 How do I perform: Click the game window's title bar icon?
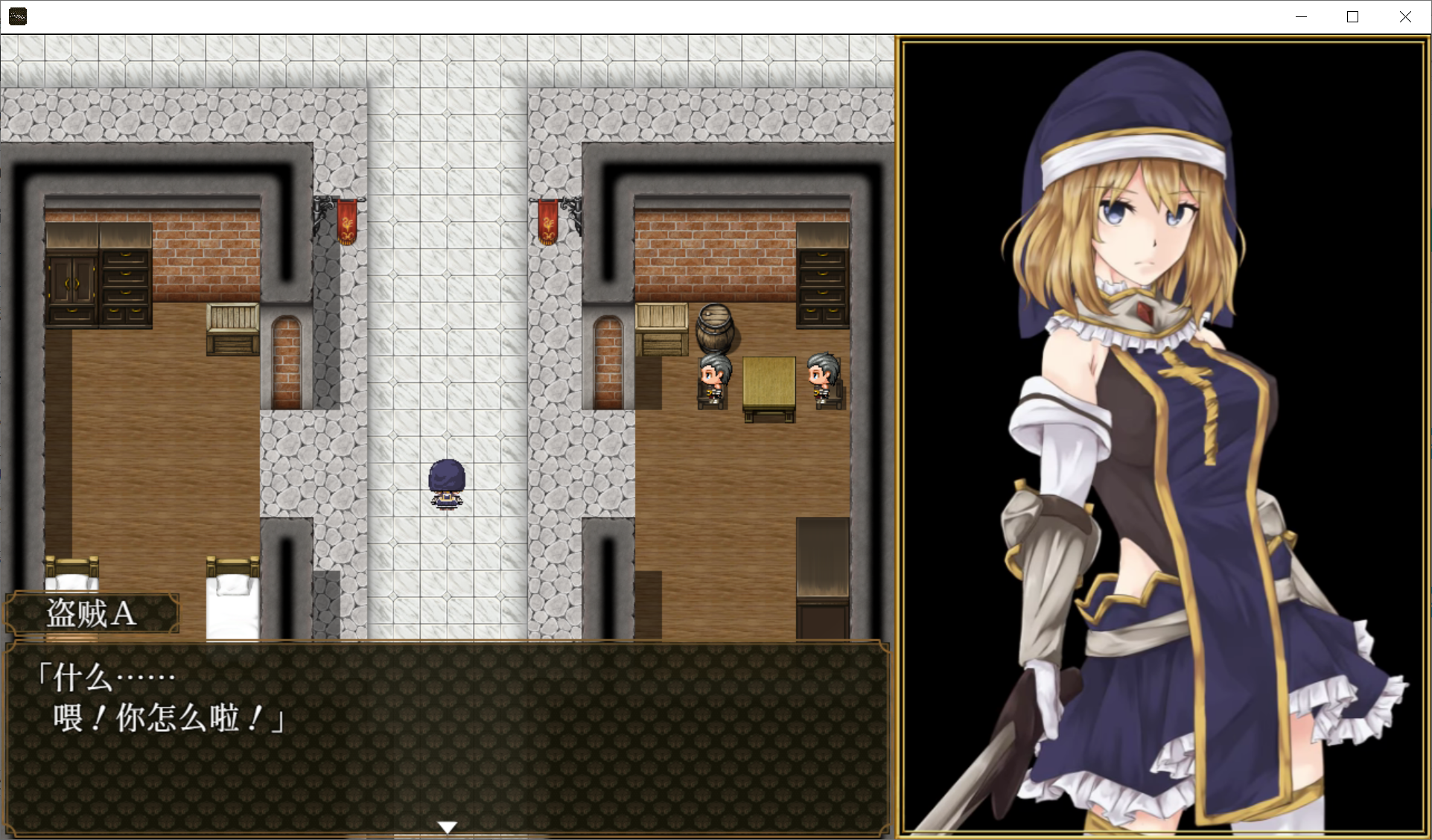pyautogui.click(x=18, y=16)
